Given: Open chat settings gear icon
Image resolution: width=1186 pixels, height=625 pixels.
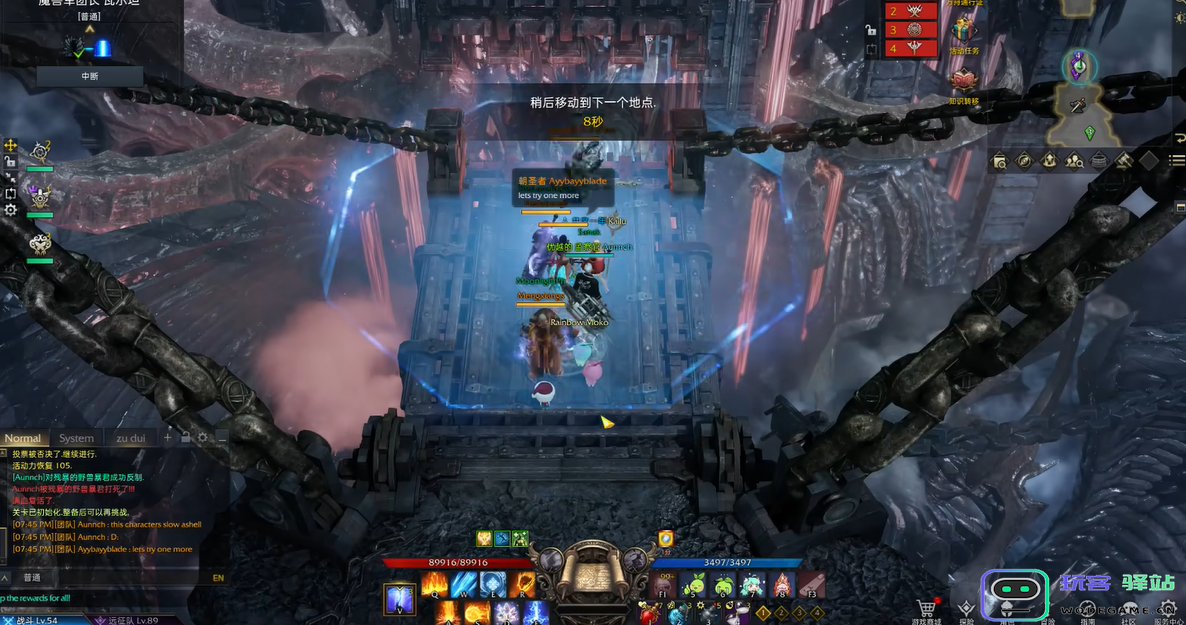Looking at the screenshot, I should pyautogui.click(x=203, y=437).
